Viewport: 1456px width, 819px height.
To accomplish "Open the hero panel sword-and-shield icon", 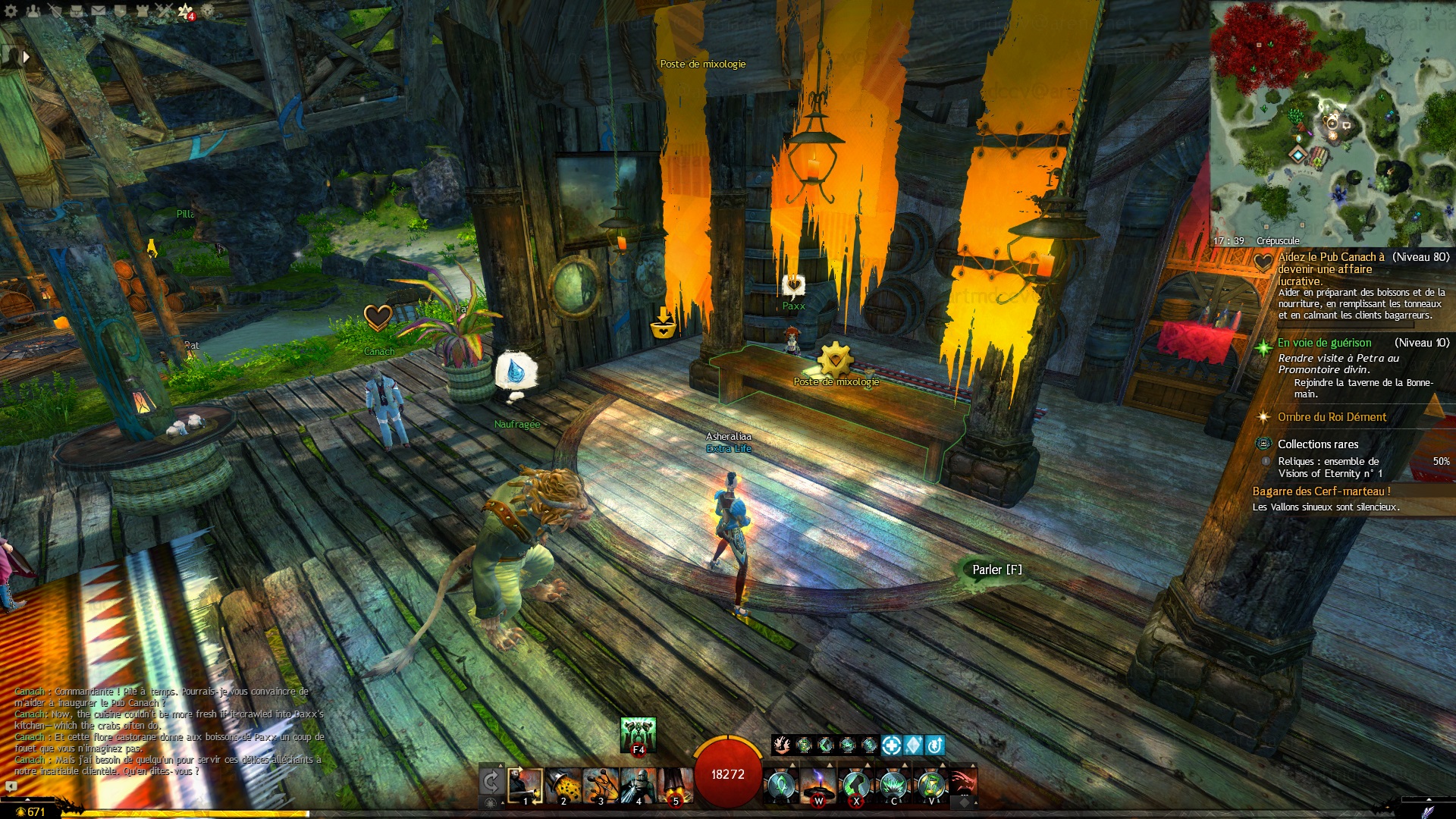I will [x=55, y=11].
